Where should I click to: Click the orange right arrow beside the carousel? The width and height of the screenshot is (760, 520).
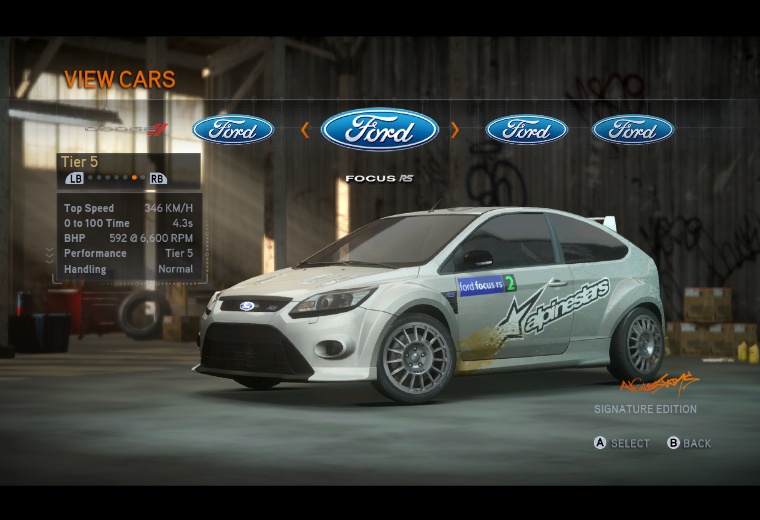pyautogui.click(x=454, y=130)
